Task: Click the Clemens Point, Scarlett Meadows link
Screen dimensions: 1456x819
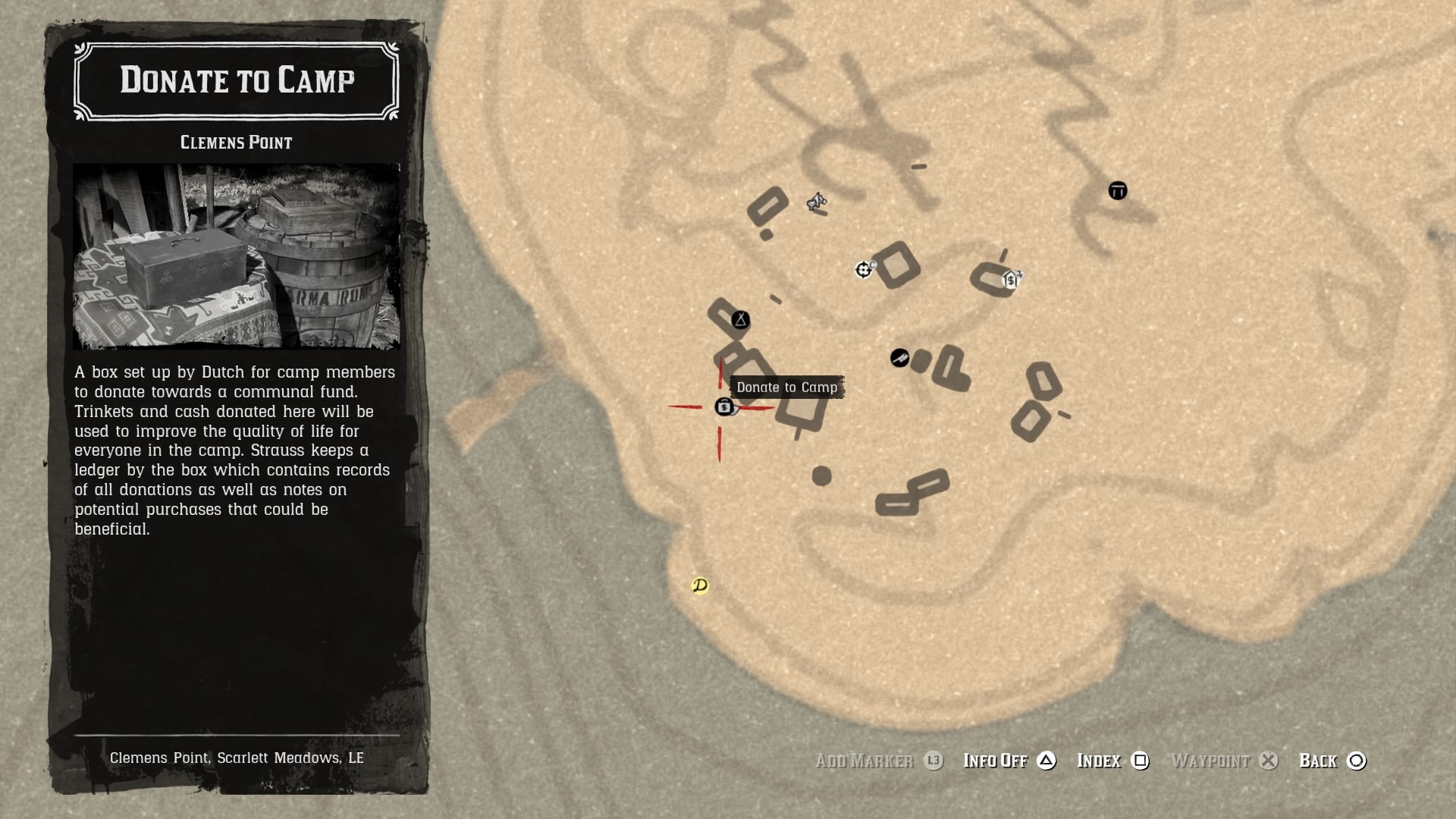Action: [x=237, y=758]
